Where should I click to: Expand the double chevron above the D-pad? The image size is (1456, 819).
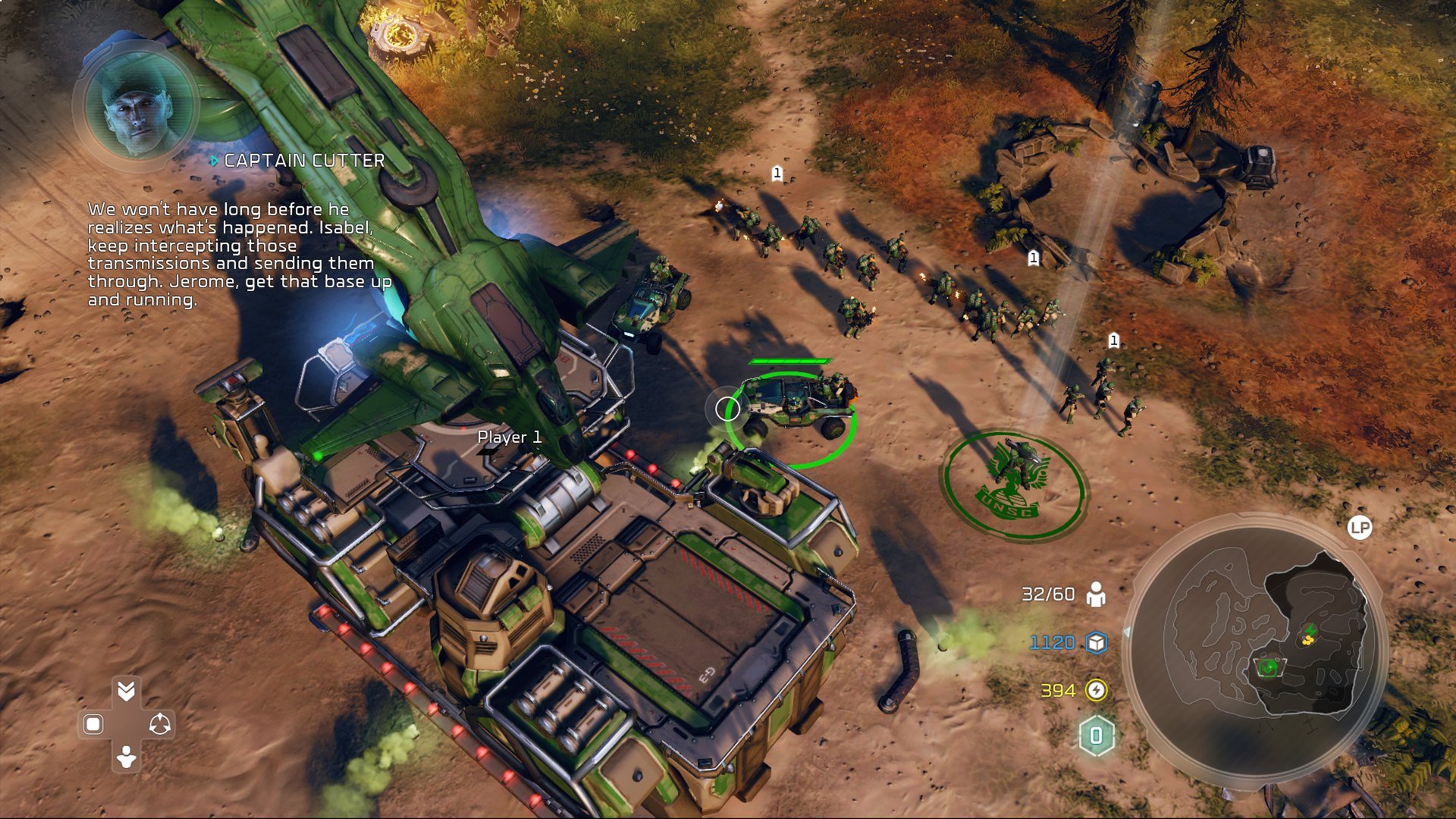126,690
